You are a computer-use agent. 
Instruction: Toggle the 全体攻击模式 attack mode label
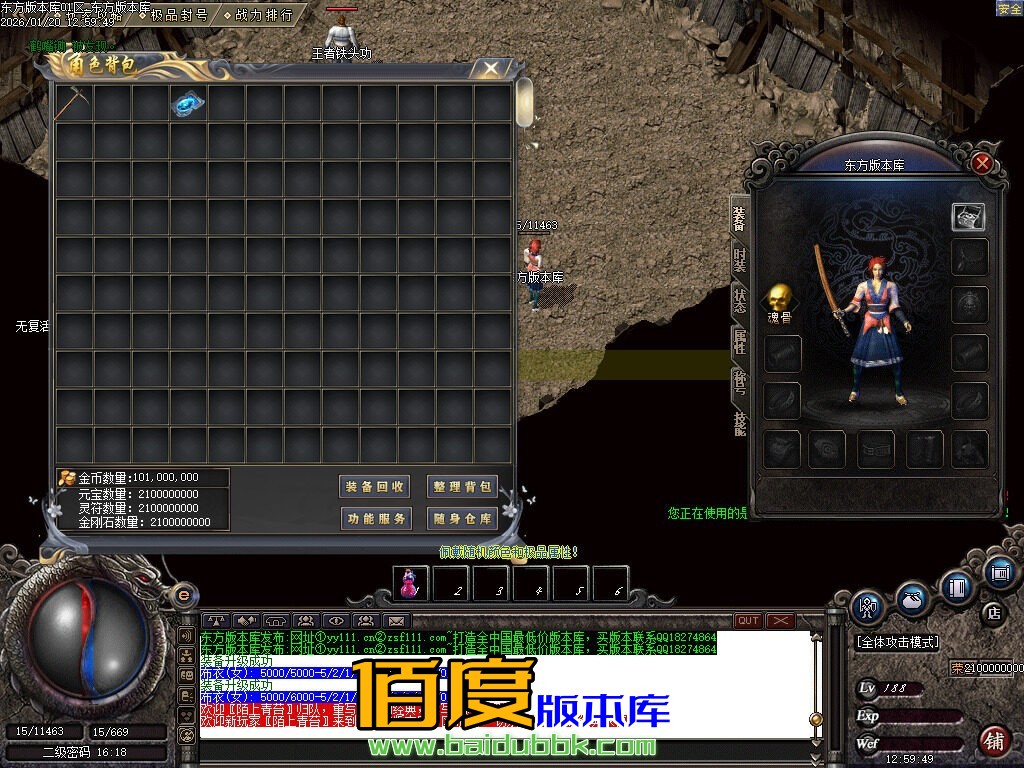tap(897, 642)
